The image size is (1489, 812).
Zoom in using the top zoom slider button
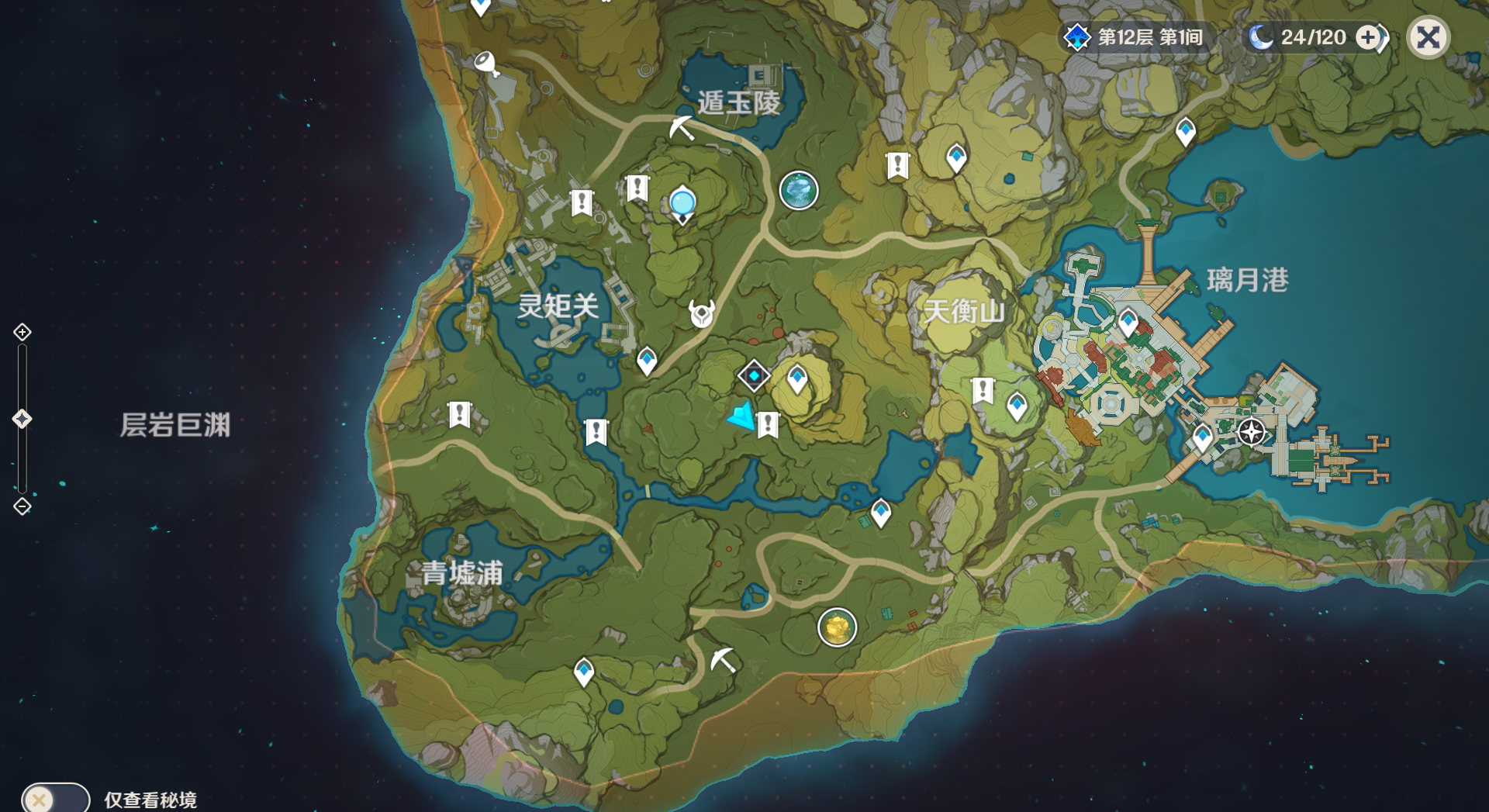pyautogui.click(x=22, y=332)
